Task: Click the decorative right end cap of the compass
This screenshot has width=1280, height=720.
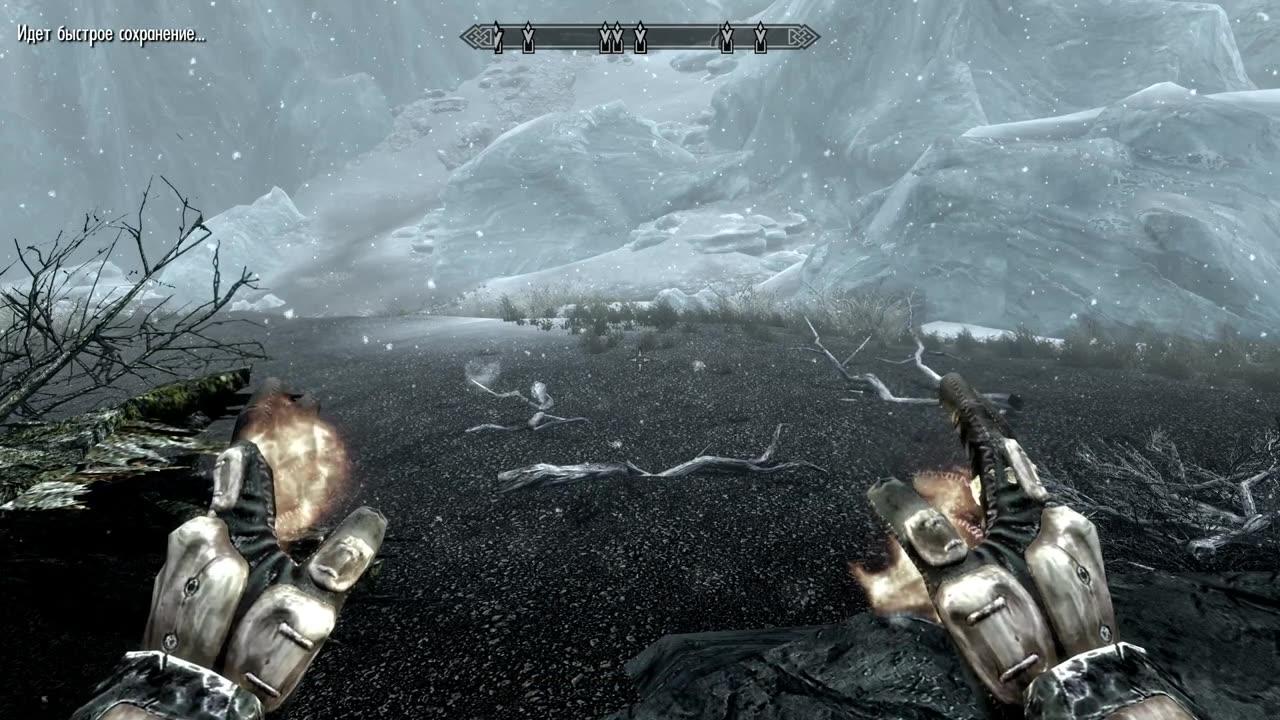Action: pos(802,36)
